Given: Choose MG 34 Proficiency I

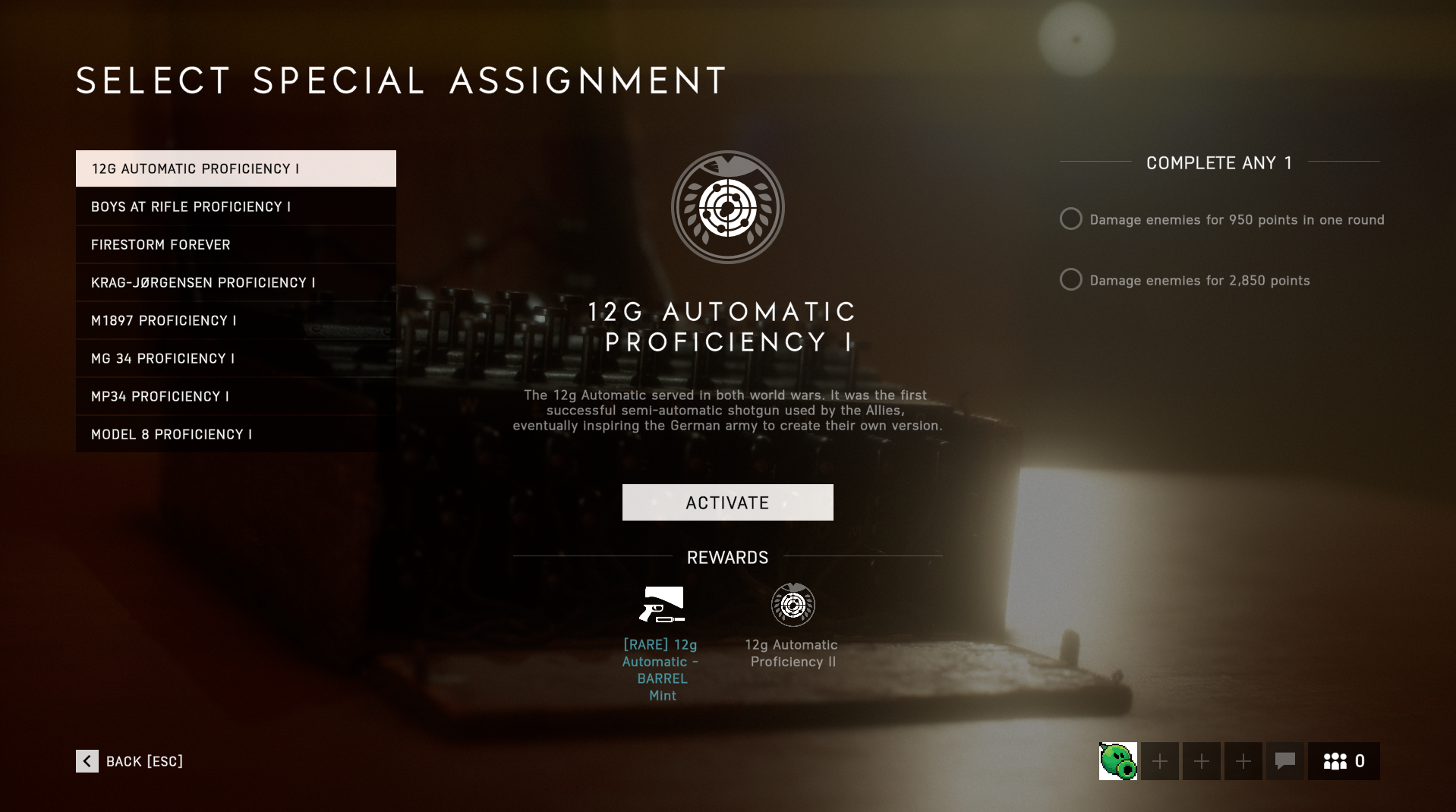Looking at the screenshot, I should pos(235,358).
